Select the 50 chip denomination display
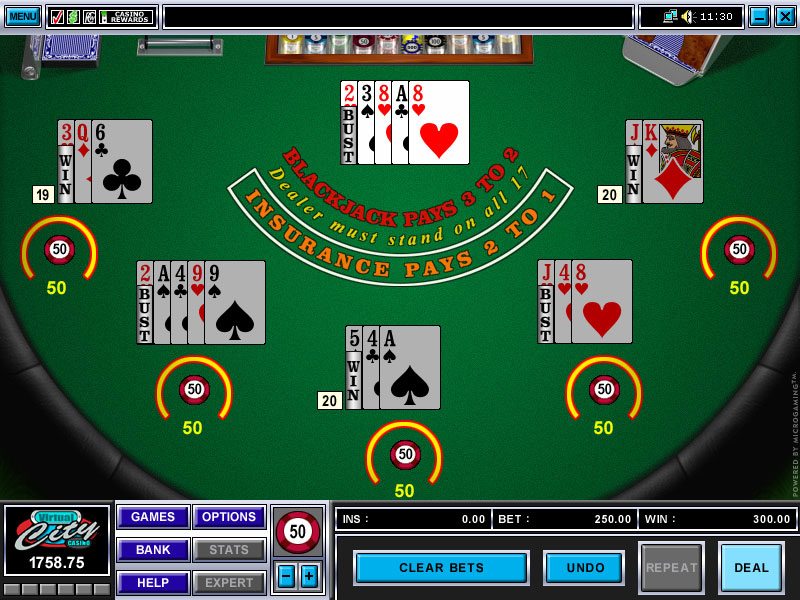Viewport: 800px width, 600px height. (297, 532)
